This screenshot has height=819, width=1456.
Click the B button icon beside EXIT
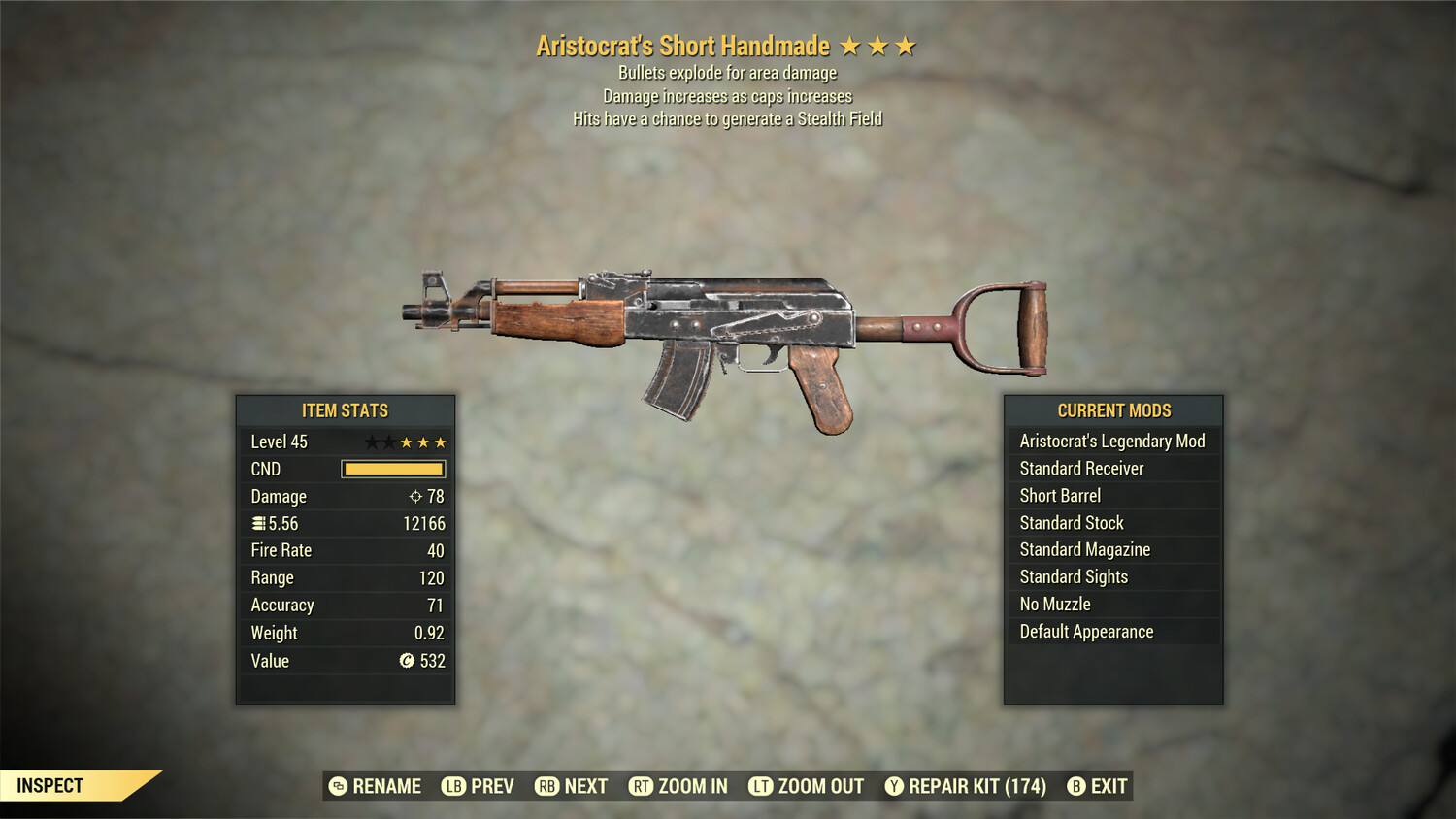click(x=1075, y=786)
